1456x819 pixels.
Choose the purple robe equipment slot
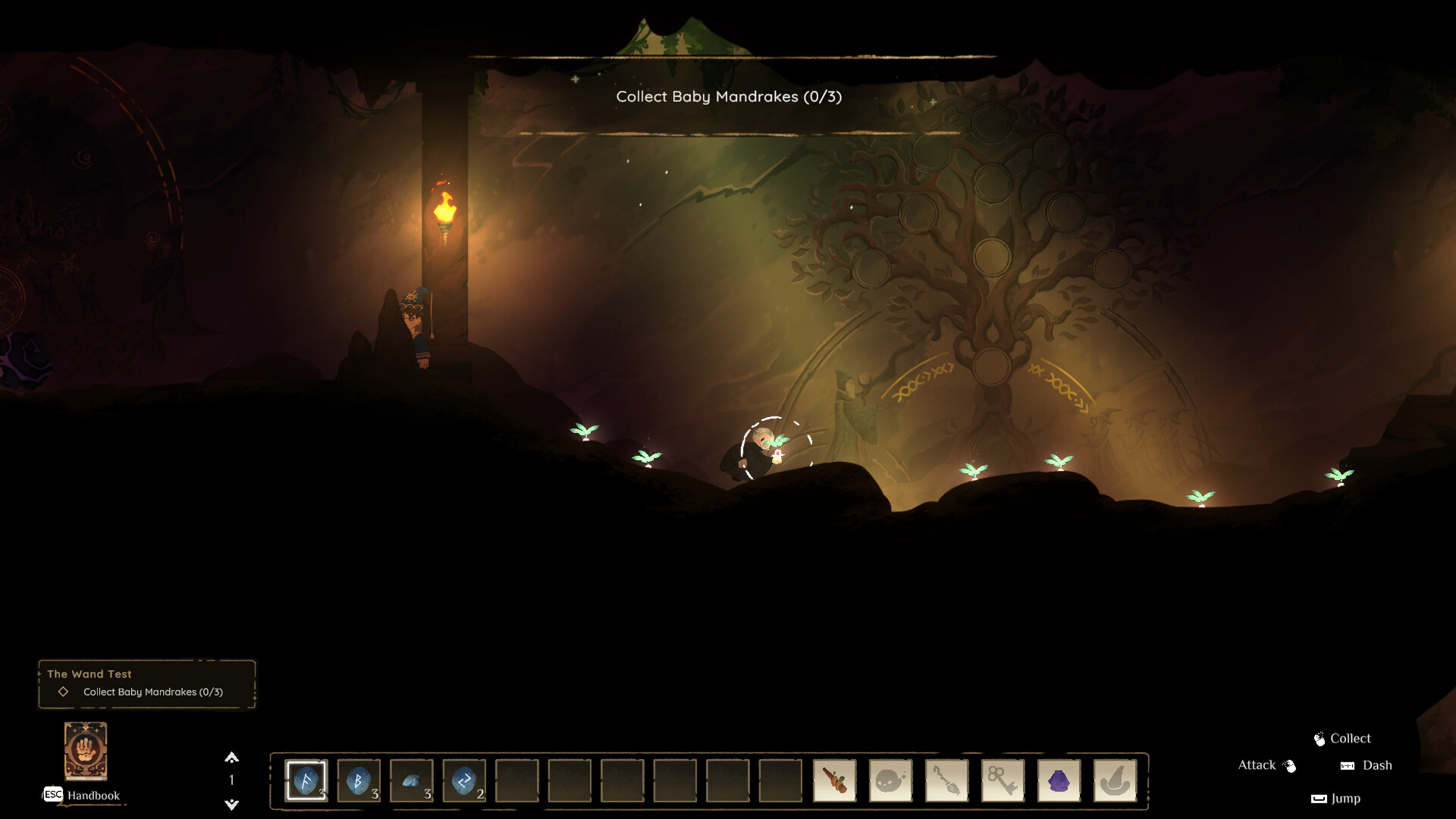tap(1059, 780)
